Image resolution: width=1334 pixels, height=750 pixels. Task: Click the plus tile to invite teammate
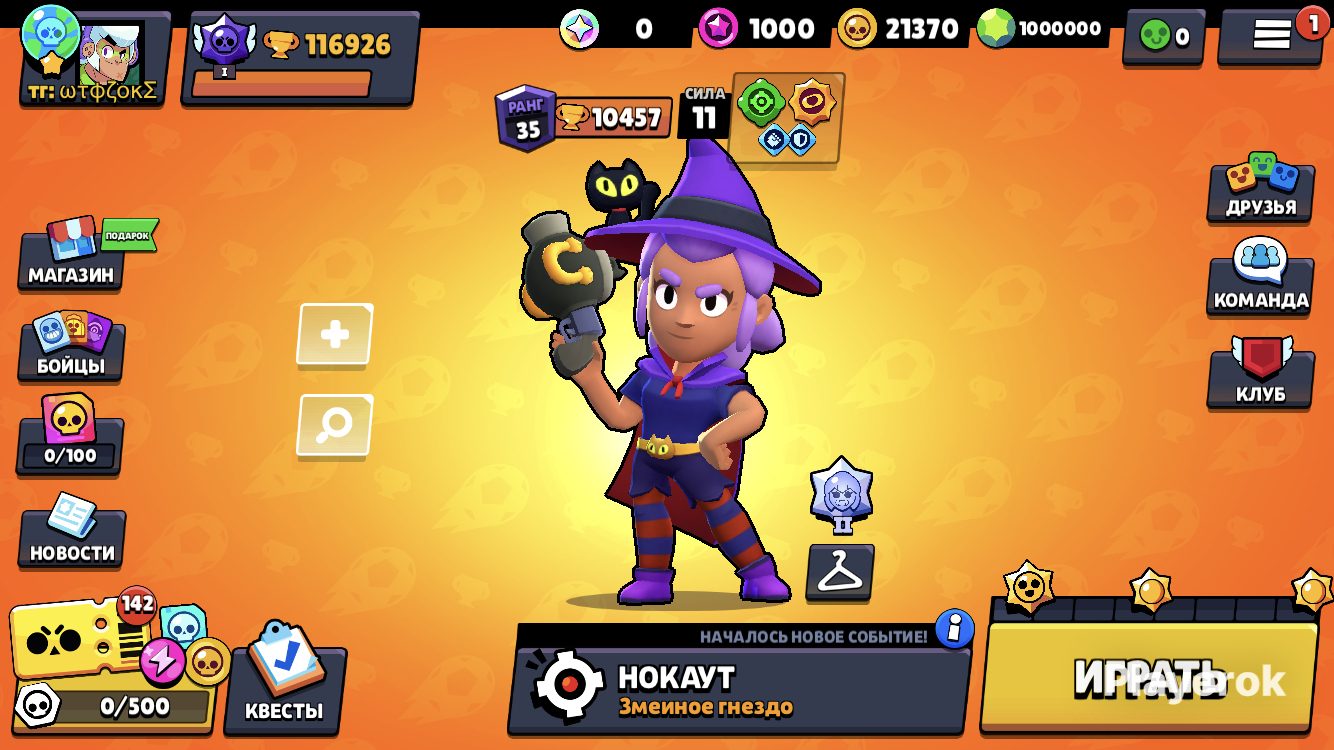(x=335, y=335)
